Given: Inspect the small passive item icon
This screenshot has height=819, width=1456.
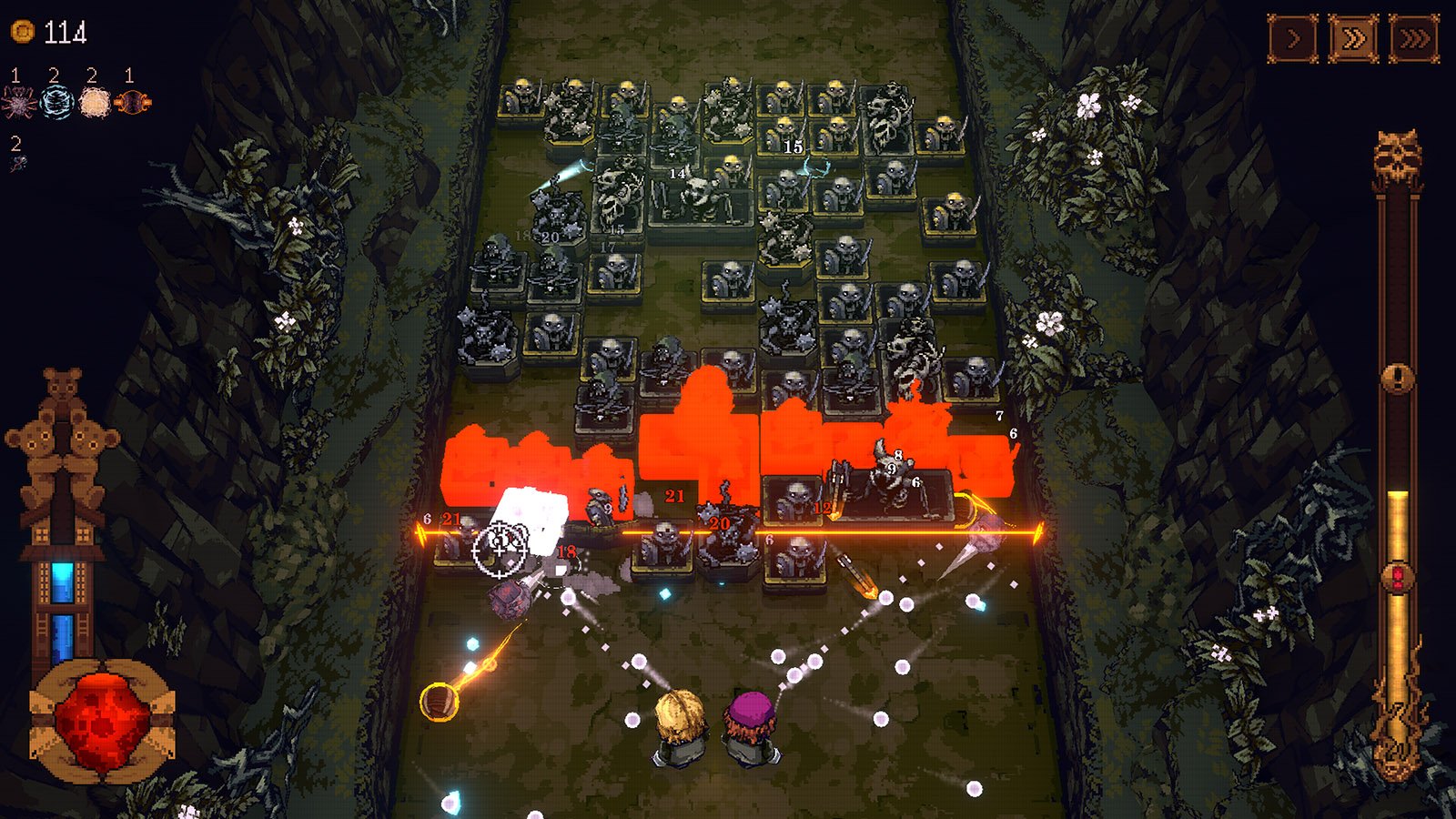Looking at the screenshot, I should point(18,164).
